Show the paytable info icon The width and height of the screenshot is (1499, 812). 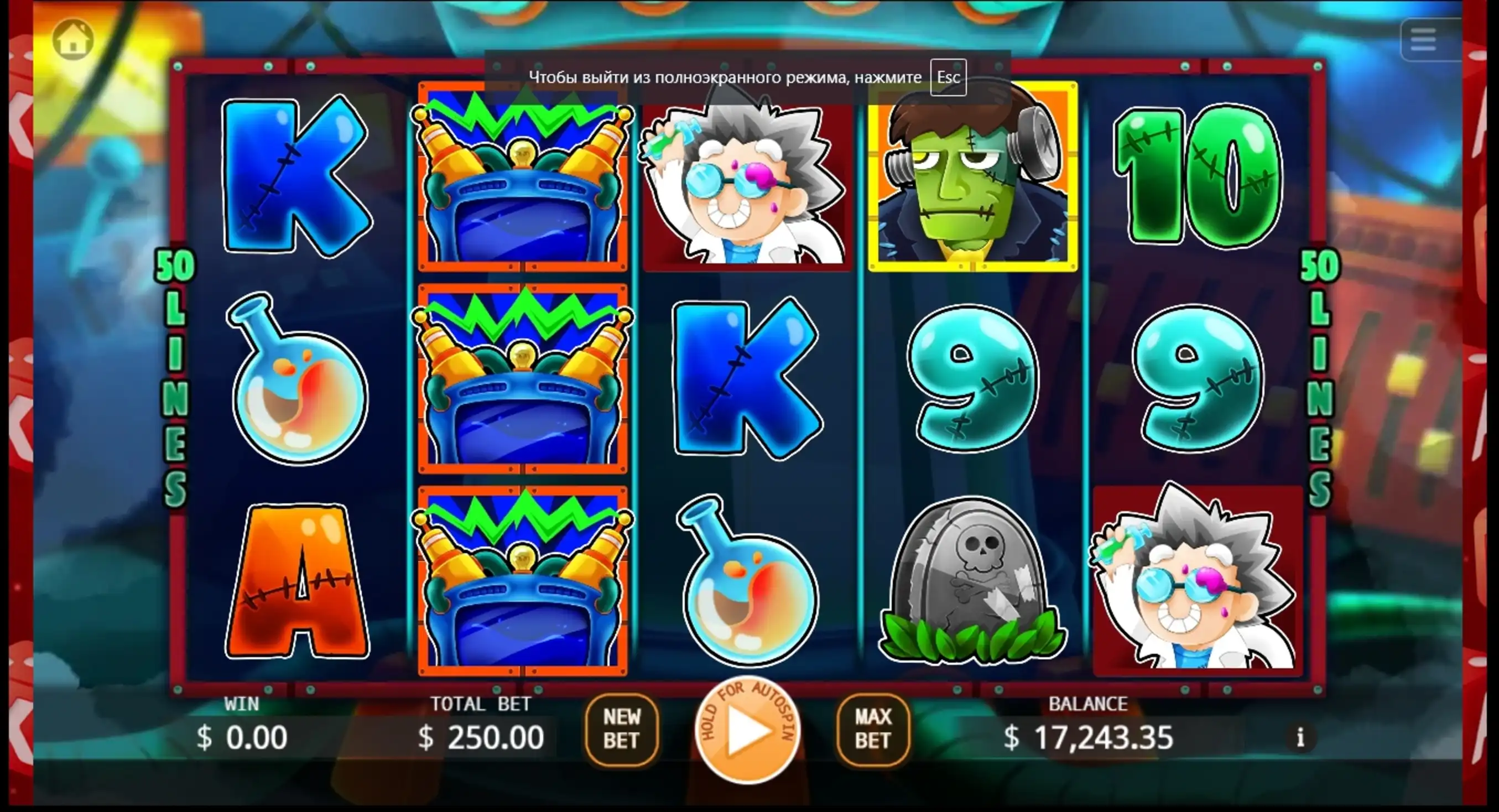click(x=1300, y=737)
